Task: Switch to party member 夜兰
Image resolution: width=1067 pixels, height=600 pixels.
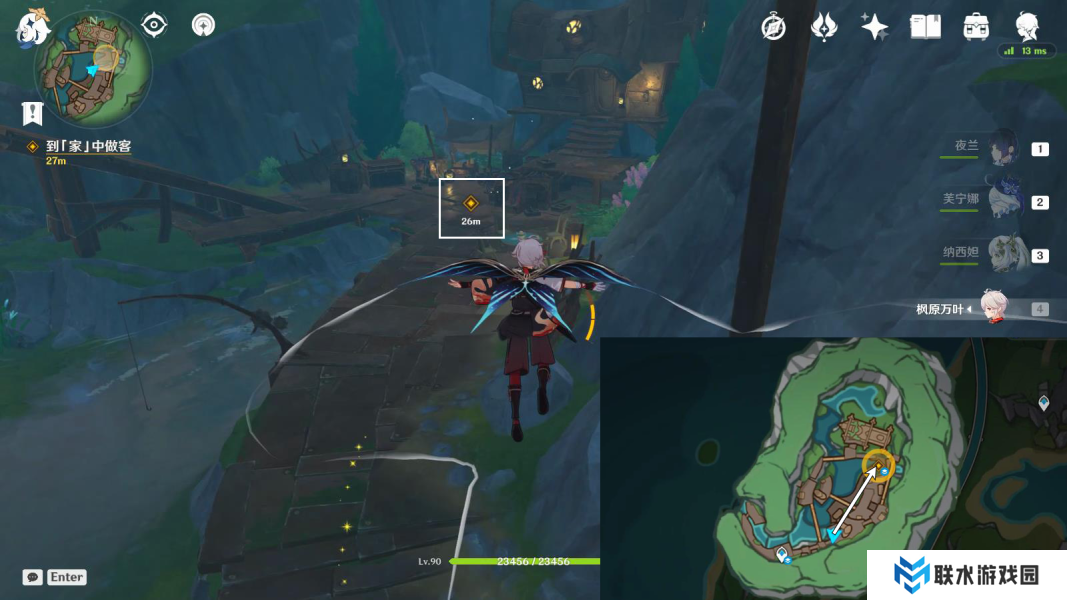Action: 1001,148
